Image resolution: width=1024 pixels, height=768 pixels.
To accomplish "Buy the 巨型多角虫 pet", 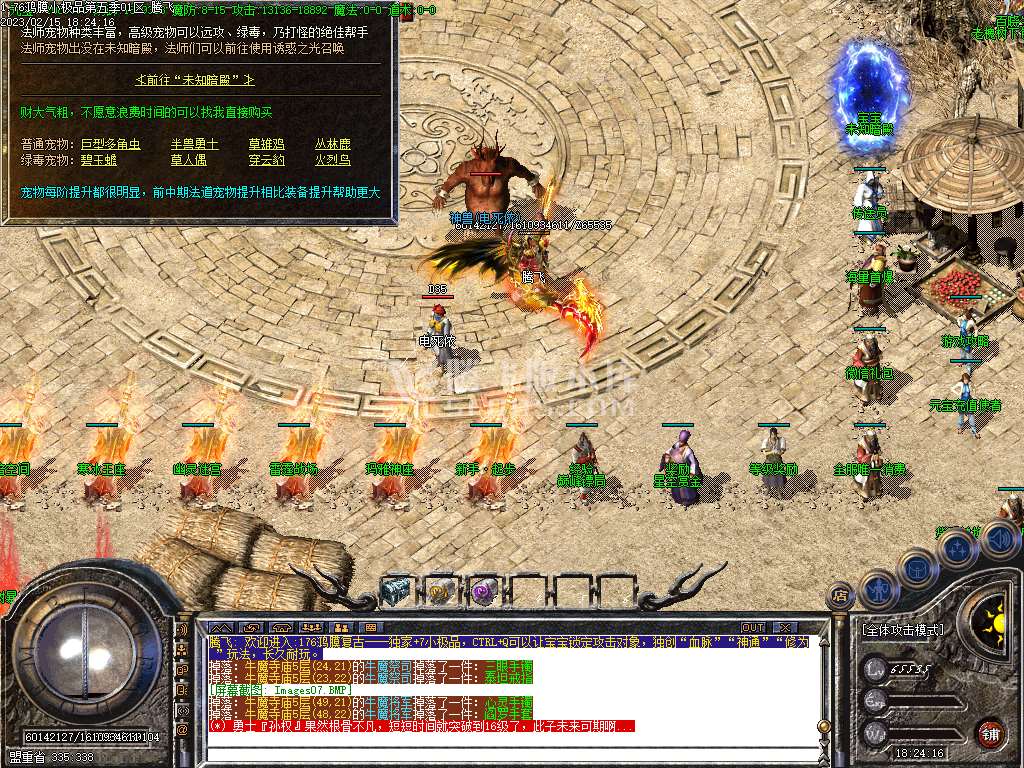I will pos(110,144).
